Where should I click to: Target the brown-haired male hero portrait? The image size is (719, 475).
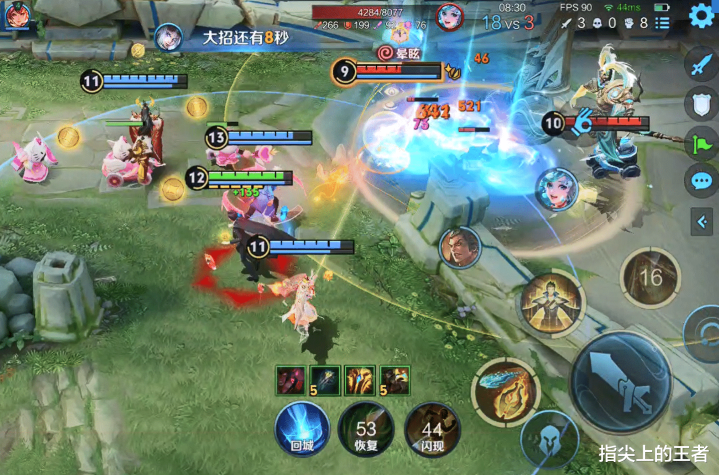(459, 247)
